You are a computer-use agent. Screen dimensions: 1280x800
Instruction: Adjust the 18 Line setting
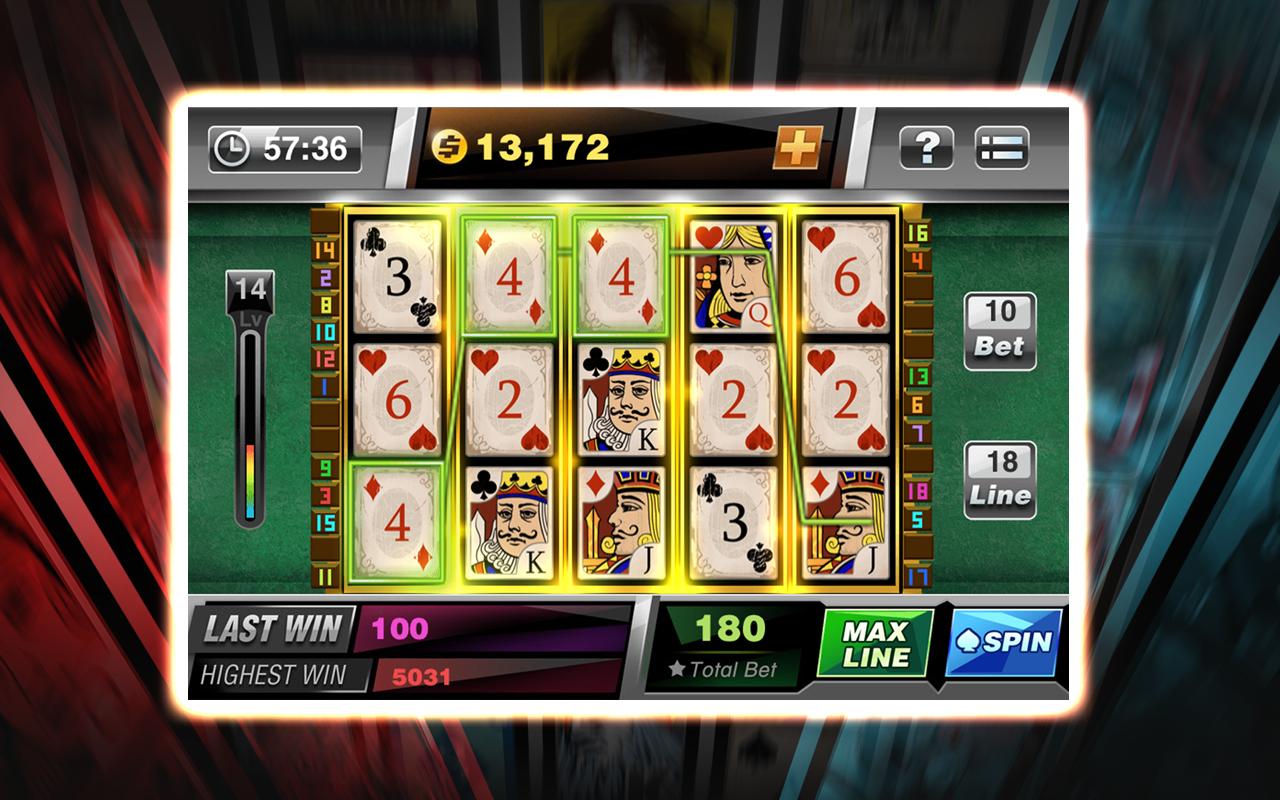pyautogui.click(x=999, y=480)
